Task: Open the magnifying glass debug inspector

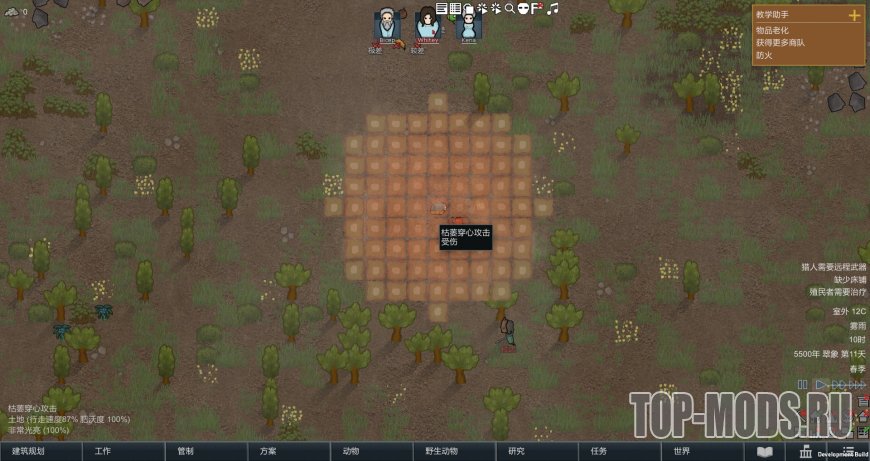Action: (508, 8)
